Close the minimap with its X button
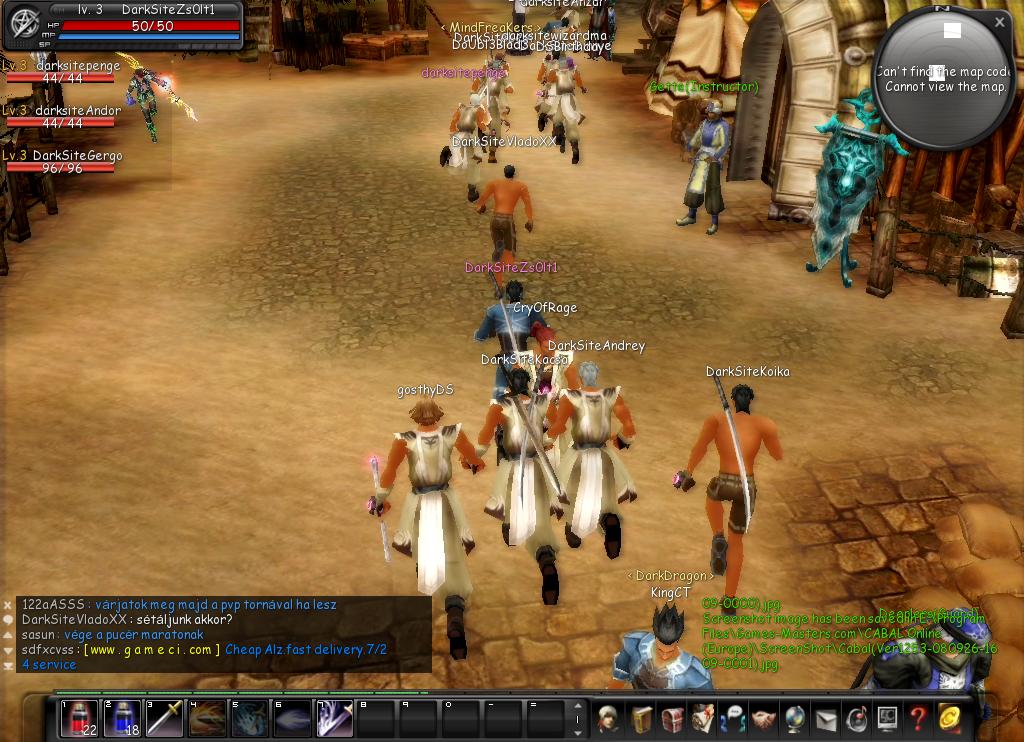1024x742 pixels. [x=999, y=22]
